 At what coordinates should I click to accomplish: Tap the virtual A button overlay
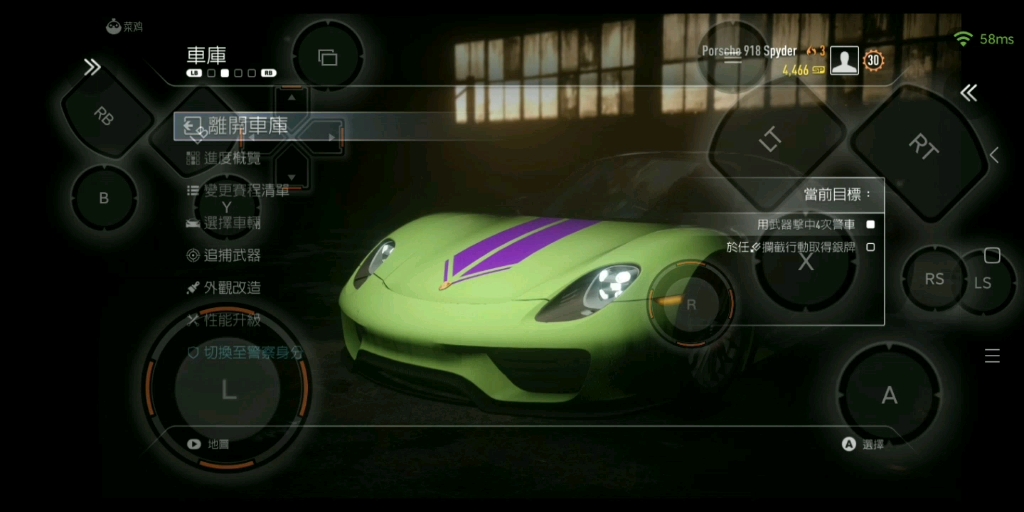click(889, 396)
